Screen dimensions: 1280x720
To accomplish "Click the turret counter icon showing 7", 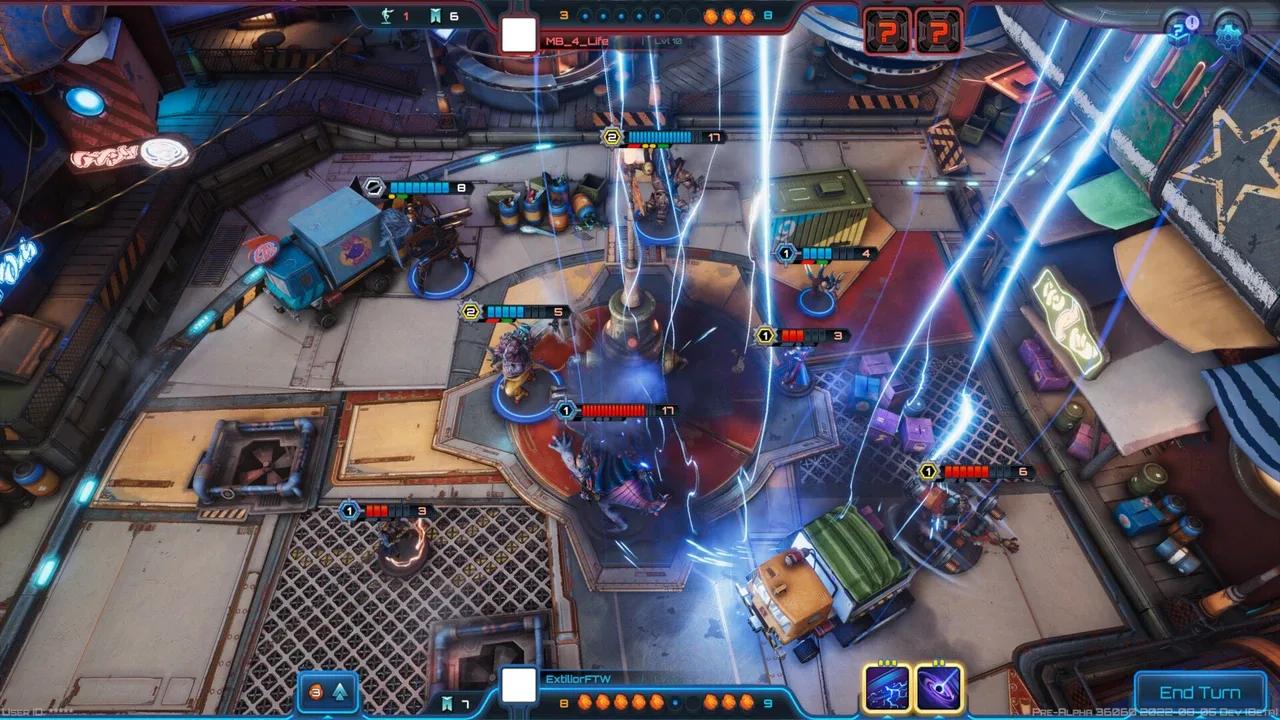I will (449, 703).
